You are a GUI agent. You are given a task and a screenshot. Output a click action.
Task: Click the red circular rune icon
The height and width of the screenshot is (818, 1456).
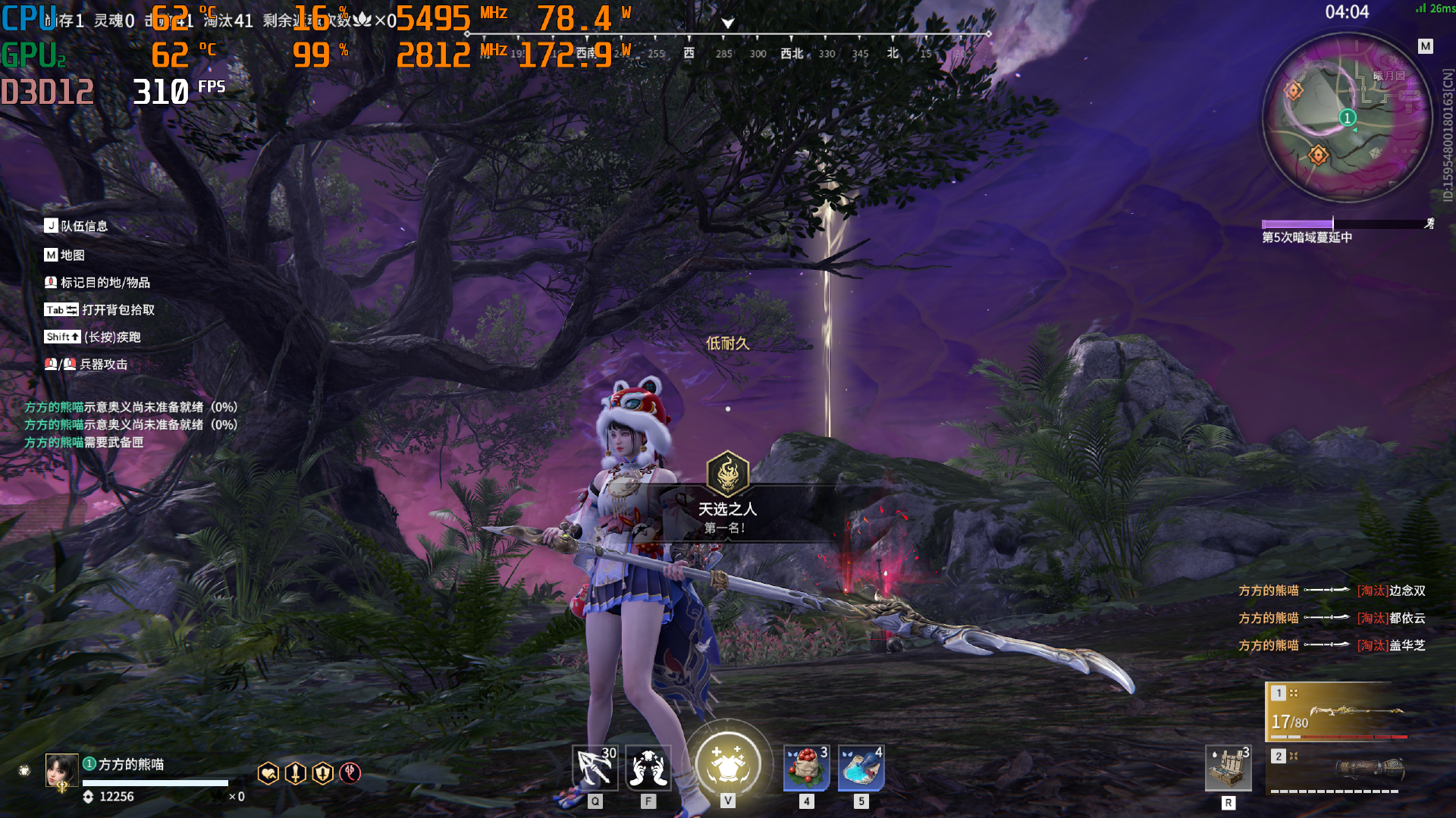click(x=350, y=773)
